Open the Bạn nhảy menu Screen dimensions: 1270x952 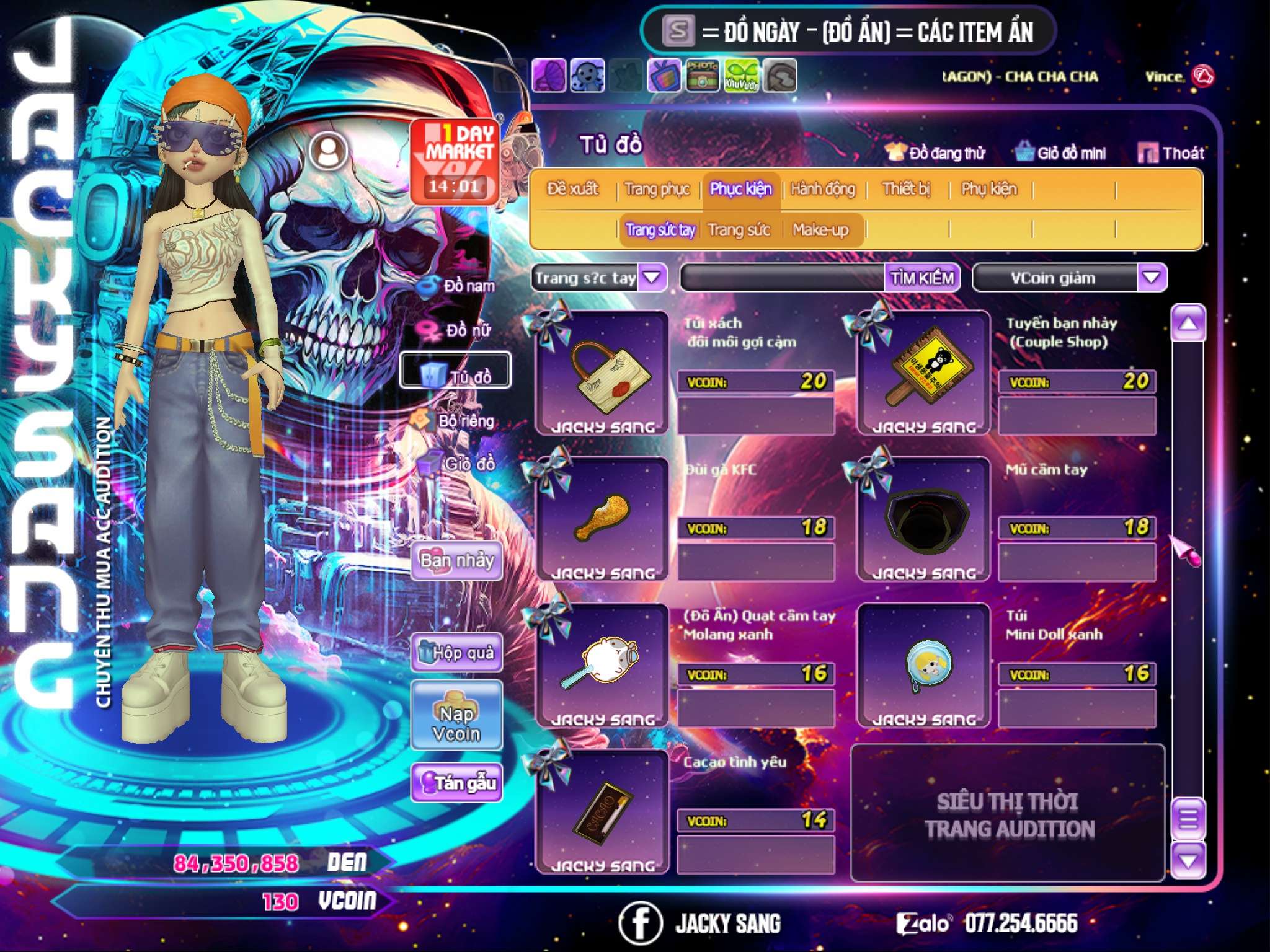pyautogui.click(x=456, y=562)
